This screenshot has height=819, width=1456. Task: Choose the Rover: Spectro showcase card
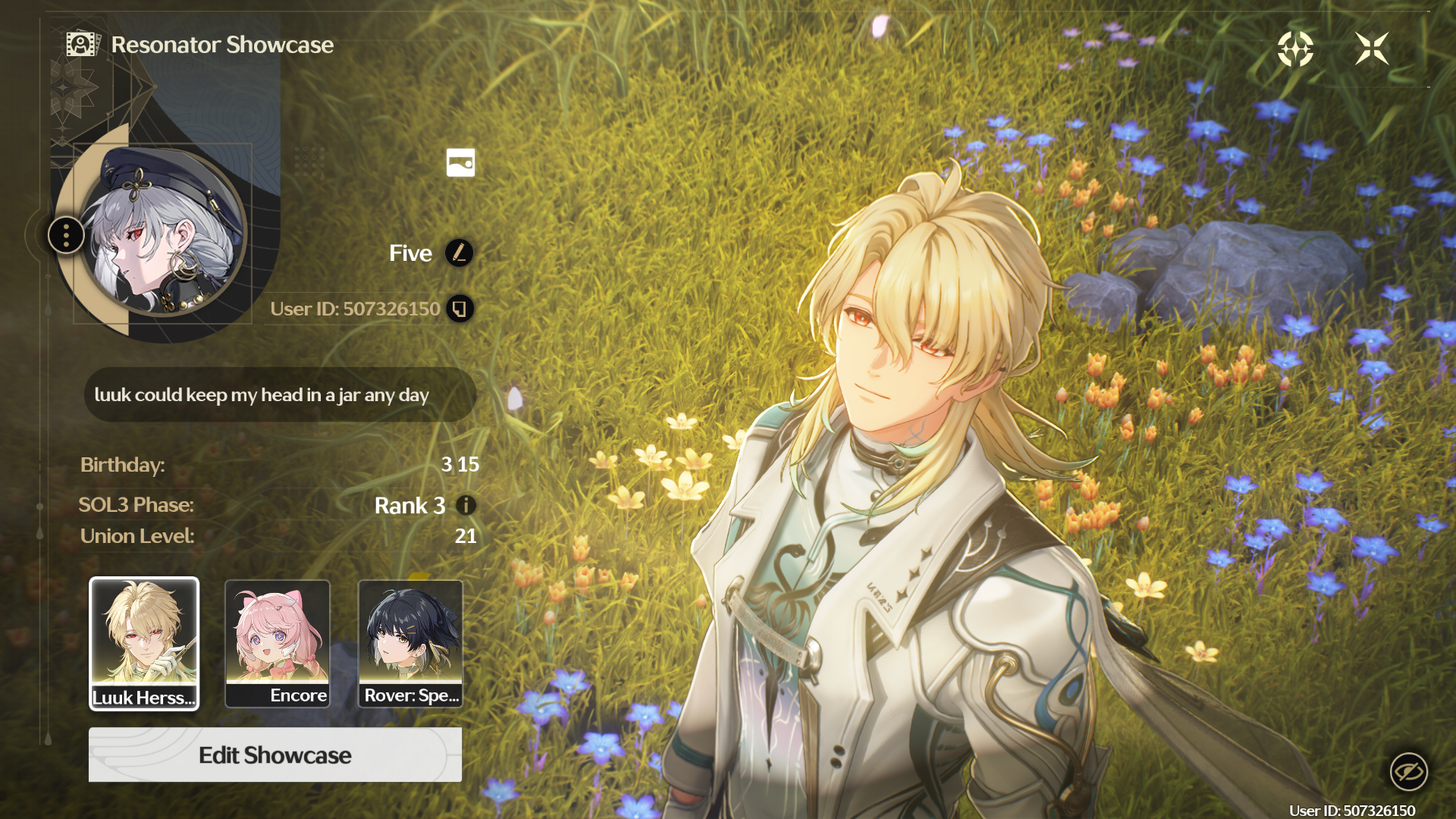(410, 643)
